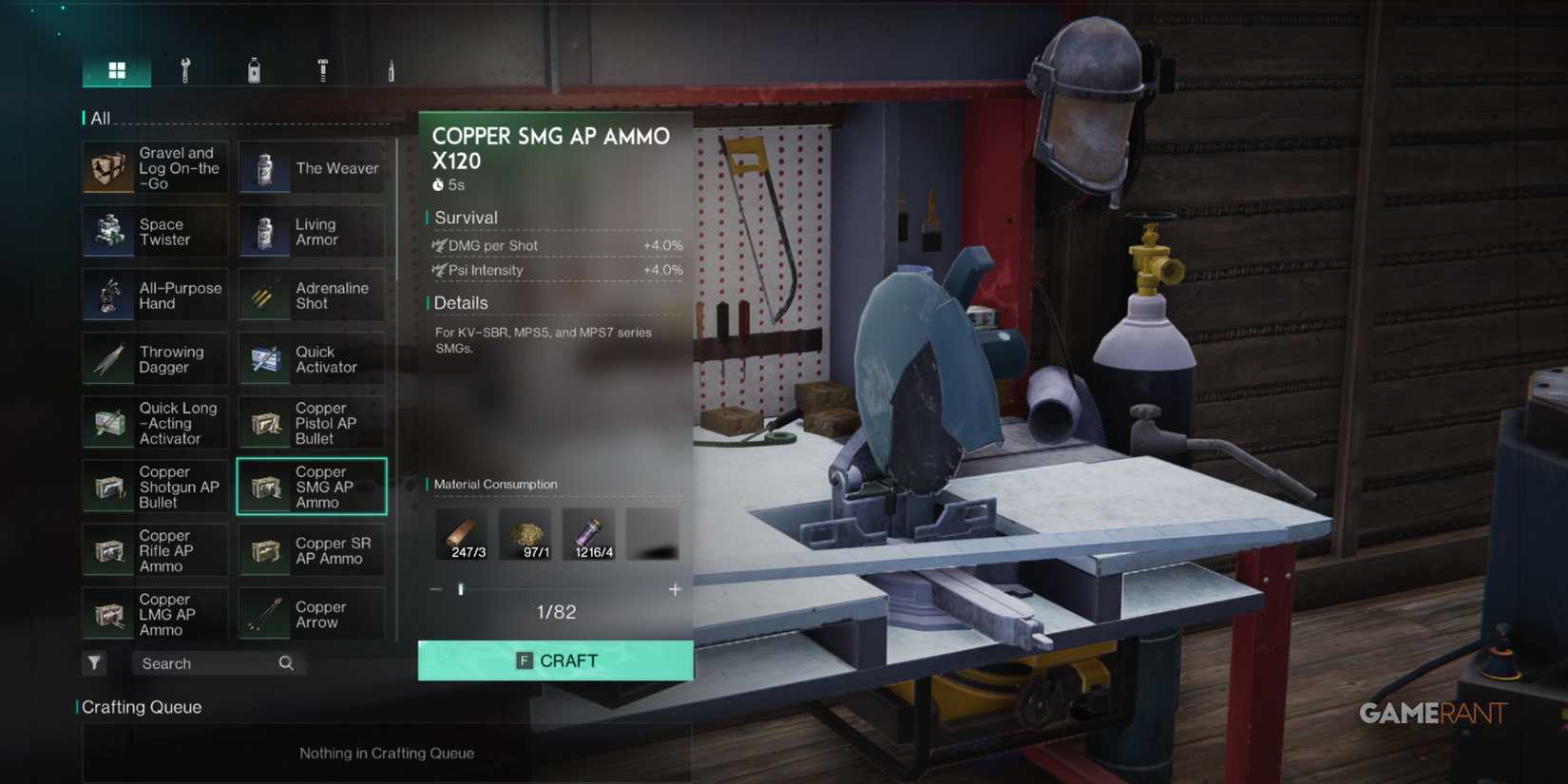This screenshot has height=784, width=1568.
Task: Open the search magnifier icon
Action: (x=285, y=663)
